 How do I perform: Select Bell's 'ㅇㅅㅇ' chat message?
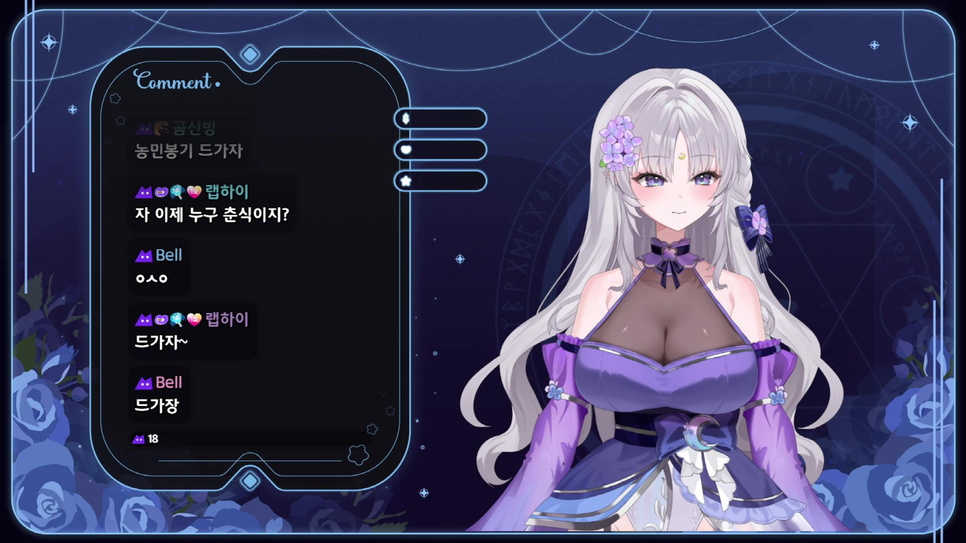[x=151, y=278]
